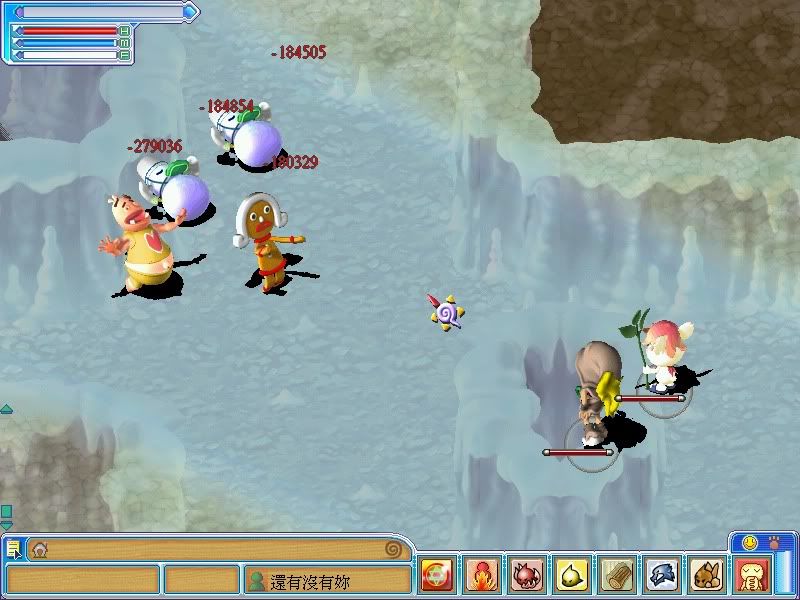This screenshot has height=600, width=800.
Task: Click the chat text input bar
Action: (x=215, y=549)
